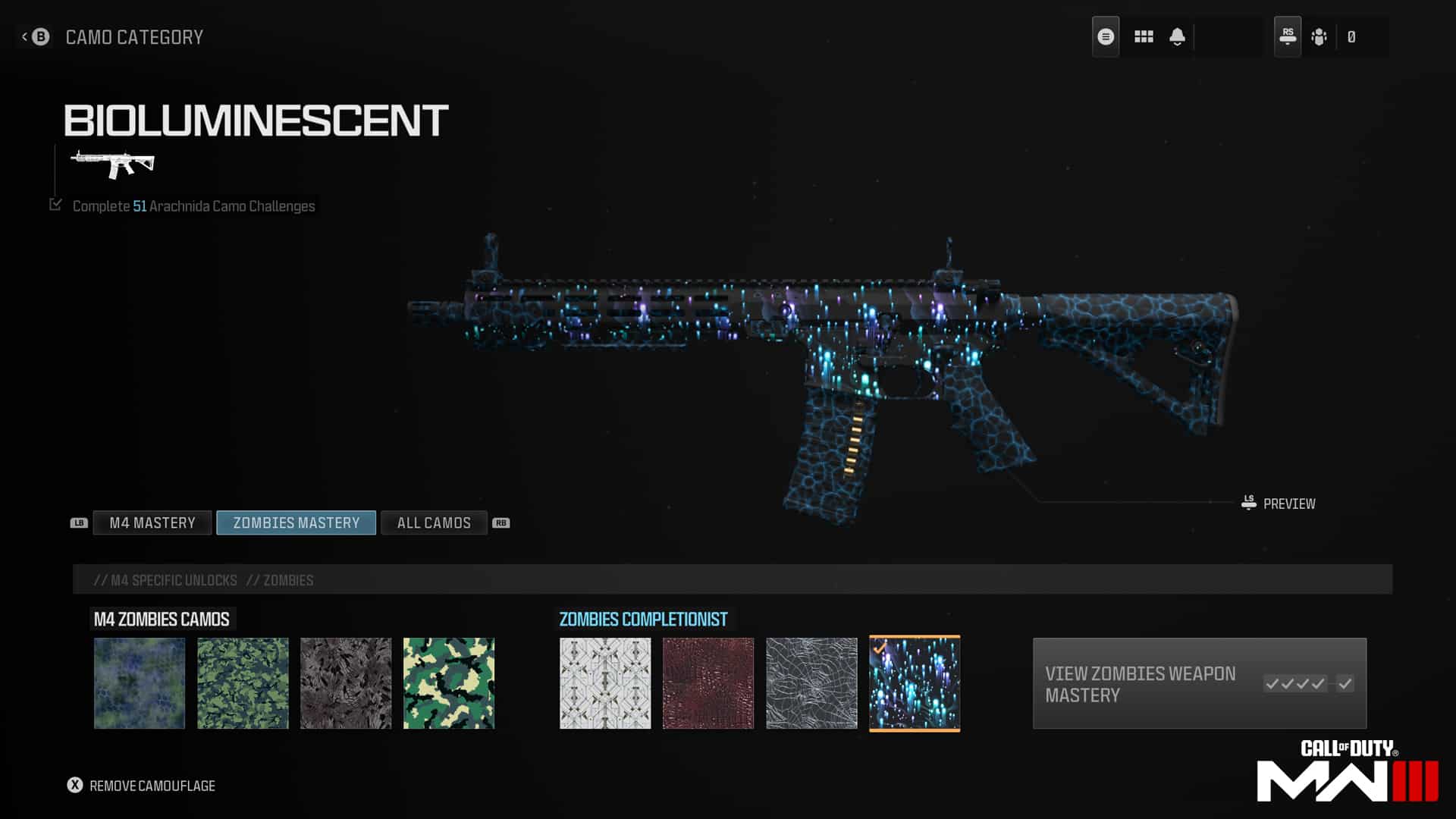
Task: Open the ALL CAMOS tab
Action: coord(434,522)
